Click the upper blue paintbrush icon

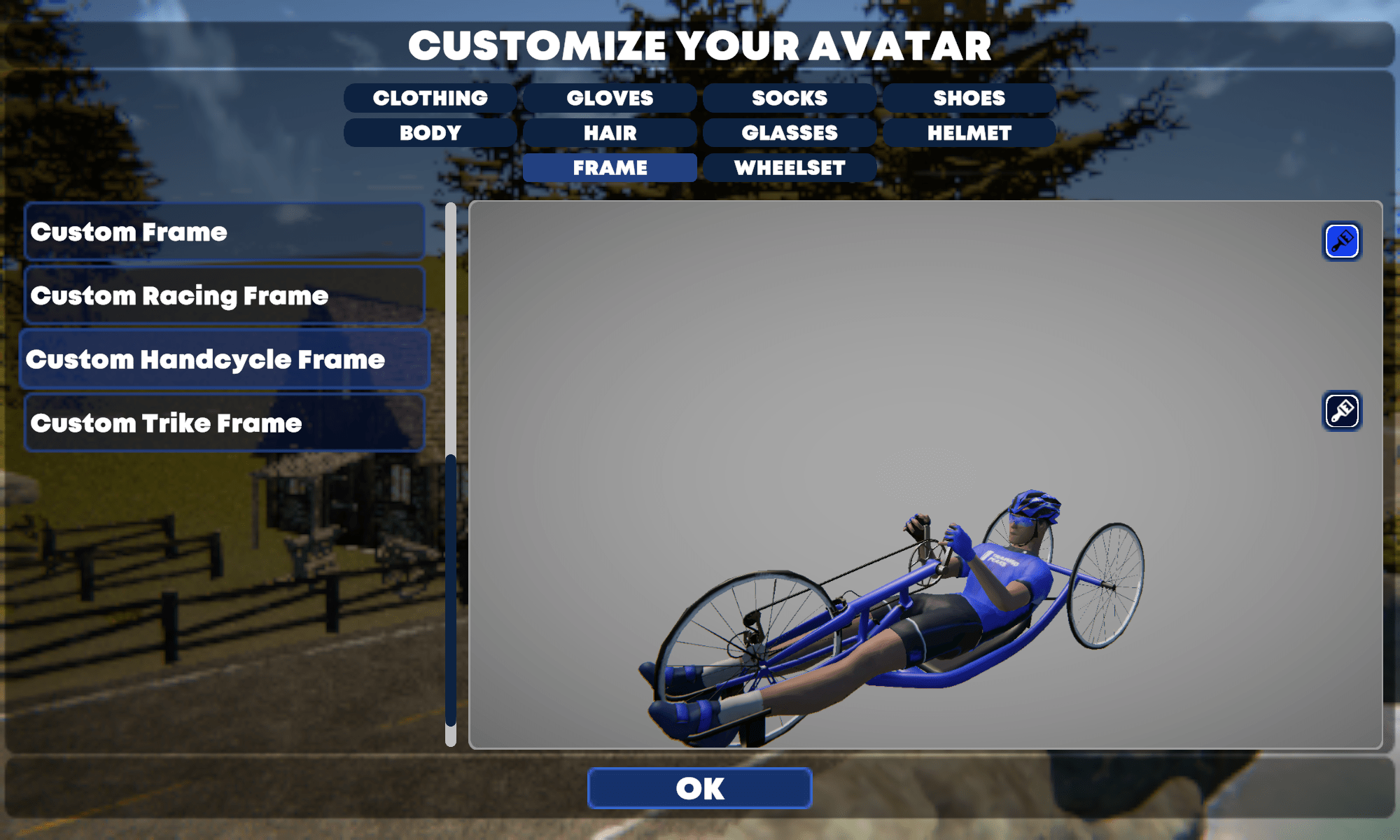tap(1341, 241)
